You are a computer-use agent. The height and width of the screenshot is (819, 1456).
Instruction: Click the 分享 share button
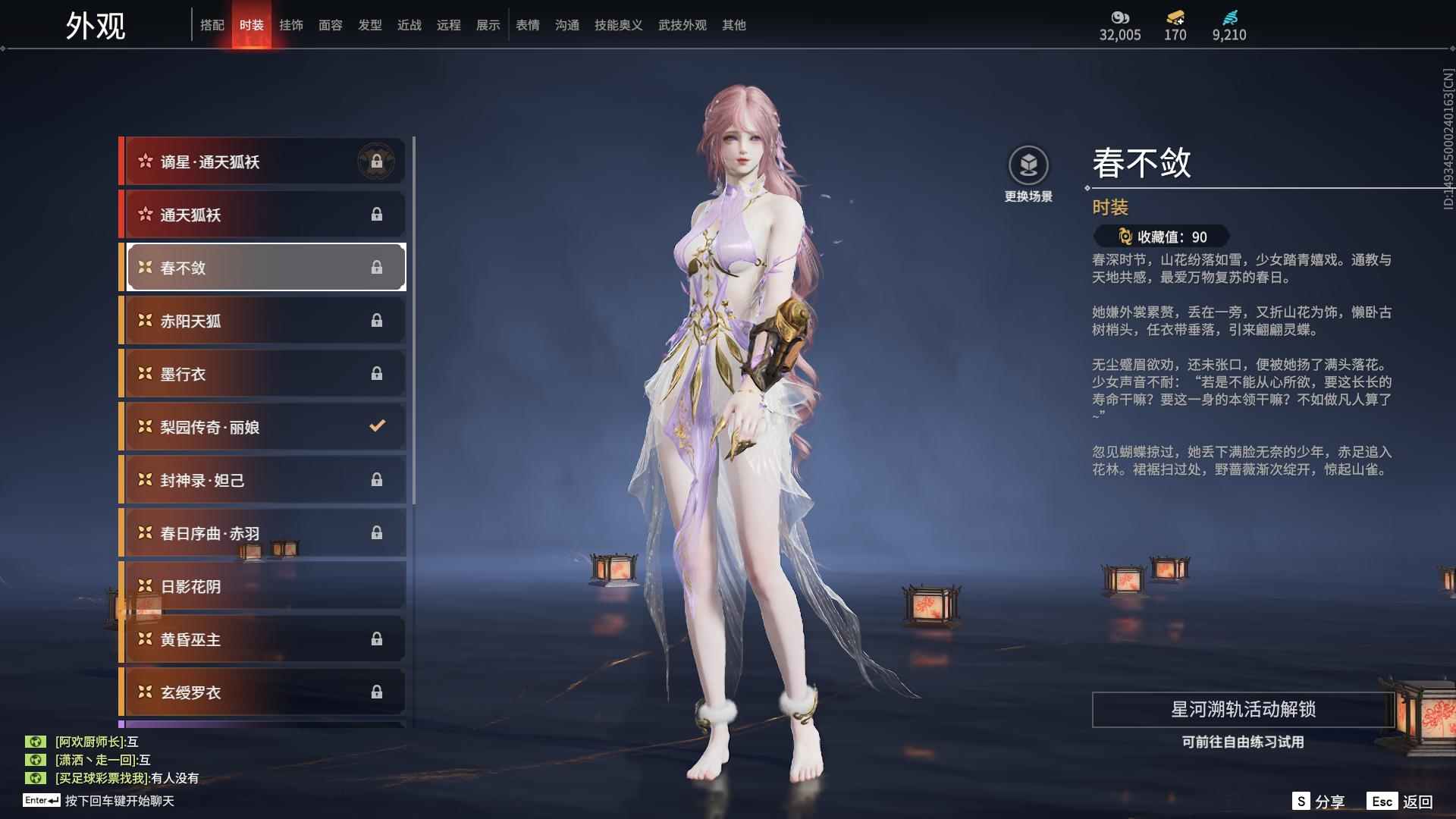pos(1319,802)
